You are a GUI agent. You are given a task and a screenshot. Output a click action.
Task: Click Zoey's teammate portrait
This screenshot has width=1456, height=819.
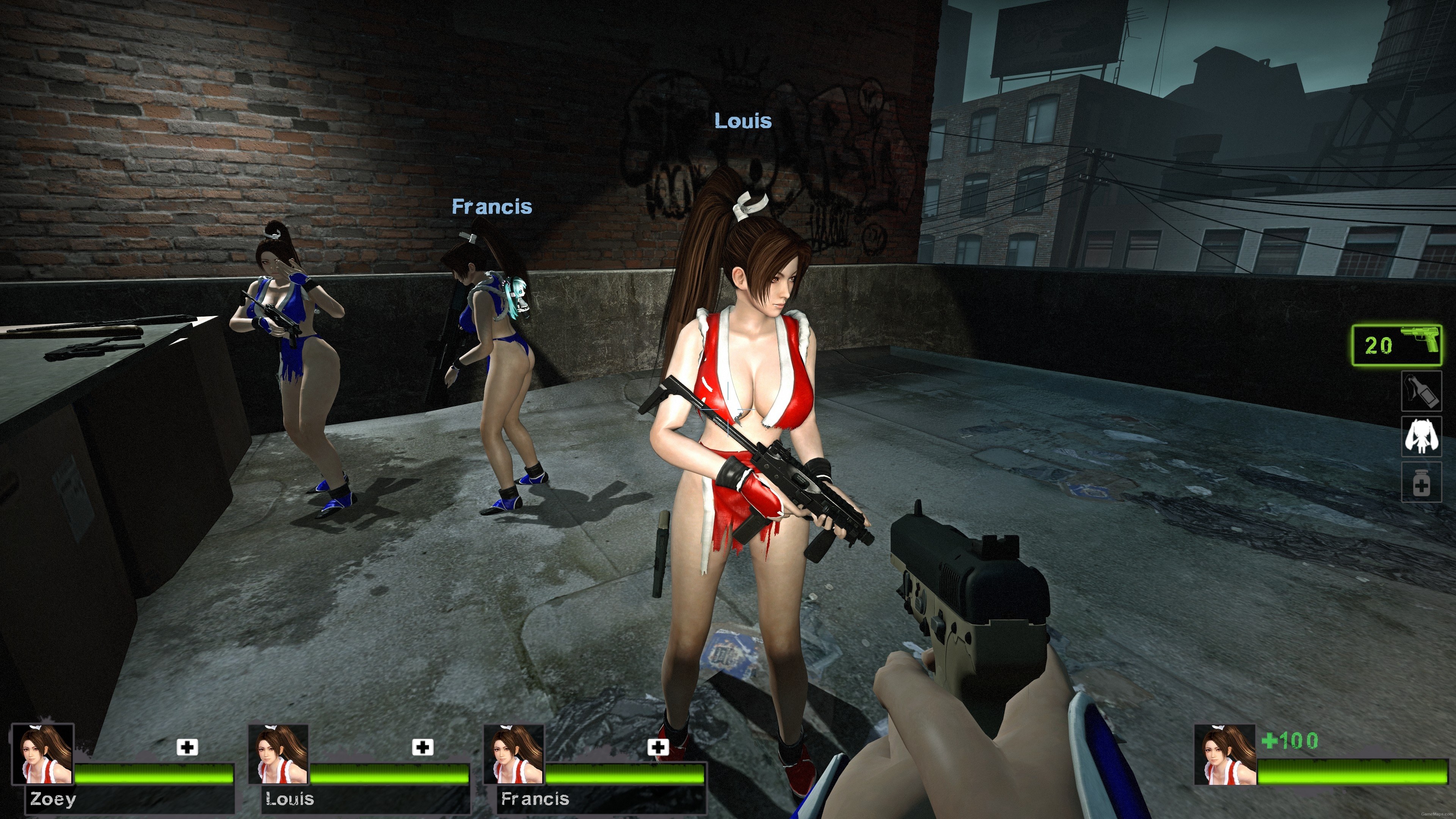pos(43,754)
